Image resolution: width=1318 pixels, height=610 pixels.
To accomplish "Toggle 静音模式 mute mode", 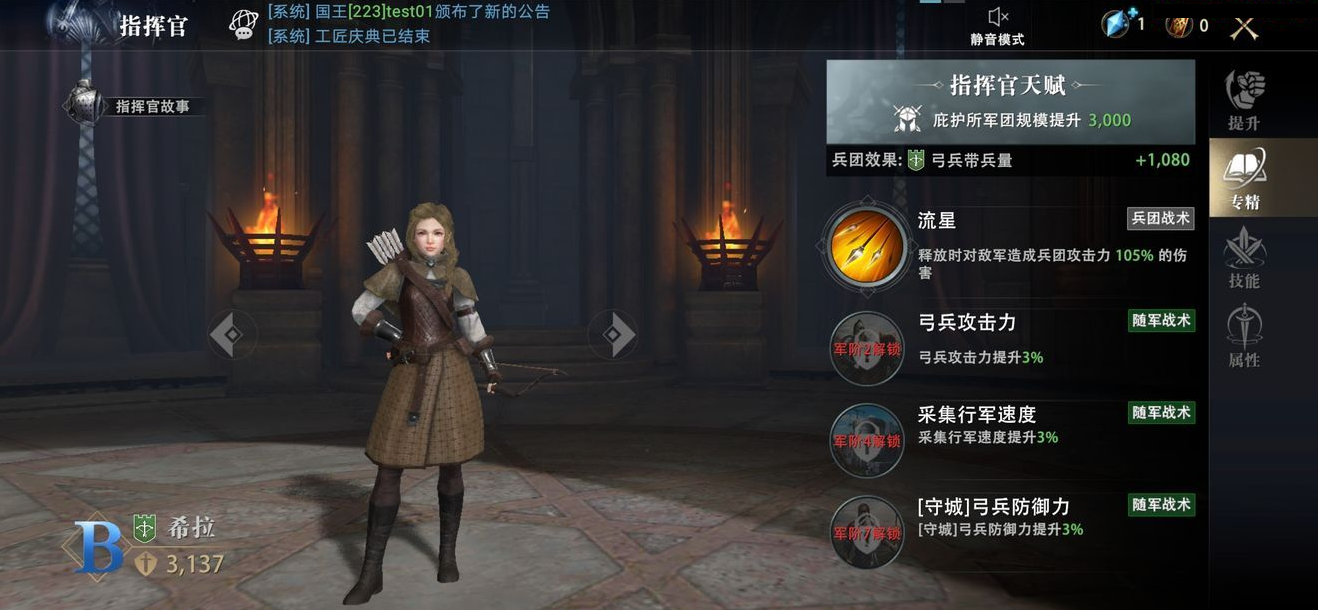I will click(x=997, y=26).
